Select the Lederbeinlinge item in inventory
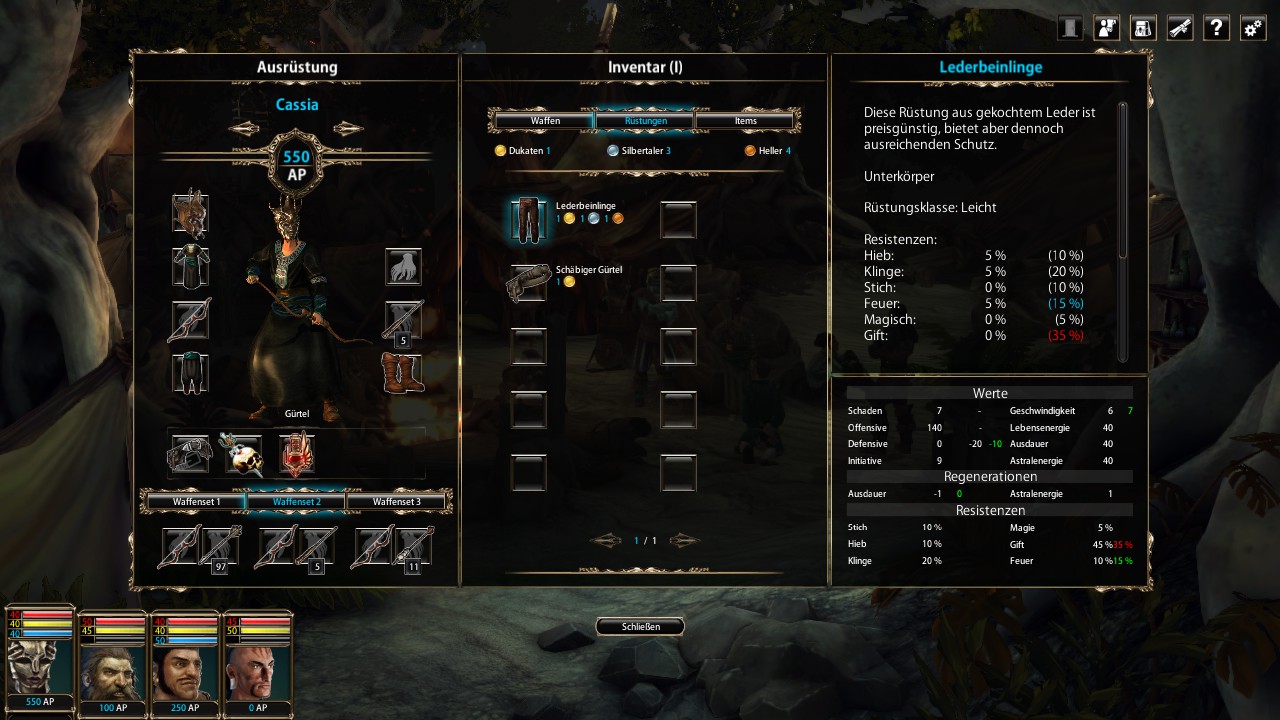1280x720 pixels. pos(528,219)
